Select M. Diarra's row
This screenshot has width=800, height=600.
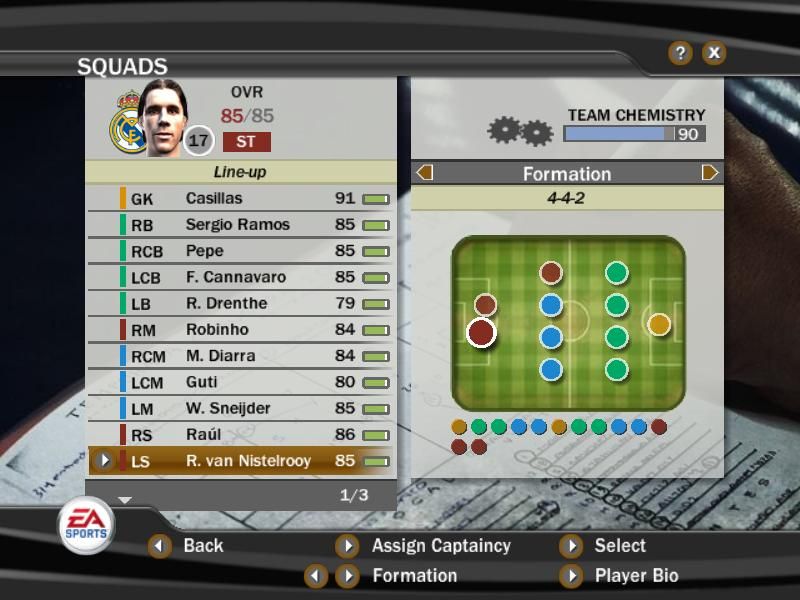240,355
